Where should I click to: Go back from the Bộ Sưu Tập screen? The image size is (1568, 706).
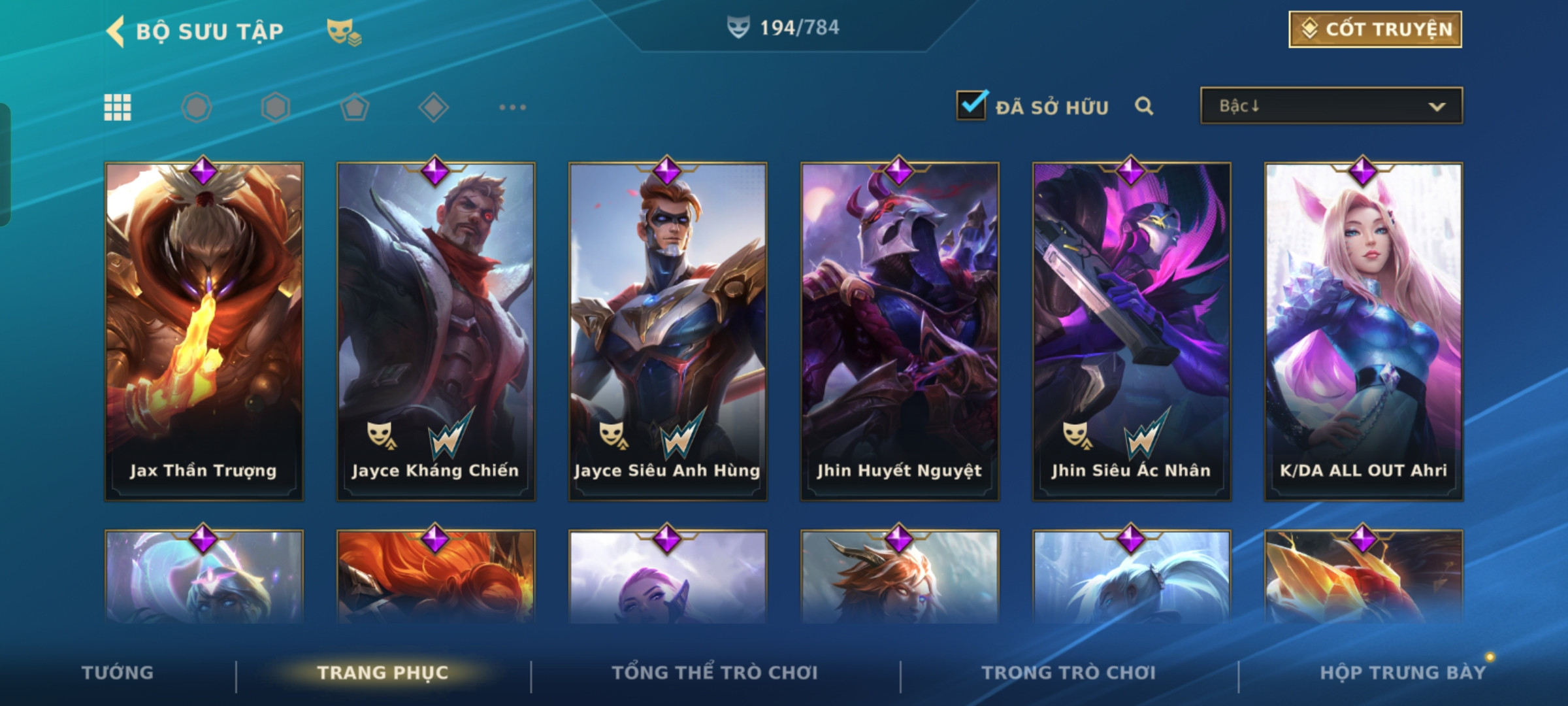coord(116,31)
